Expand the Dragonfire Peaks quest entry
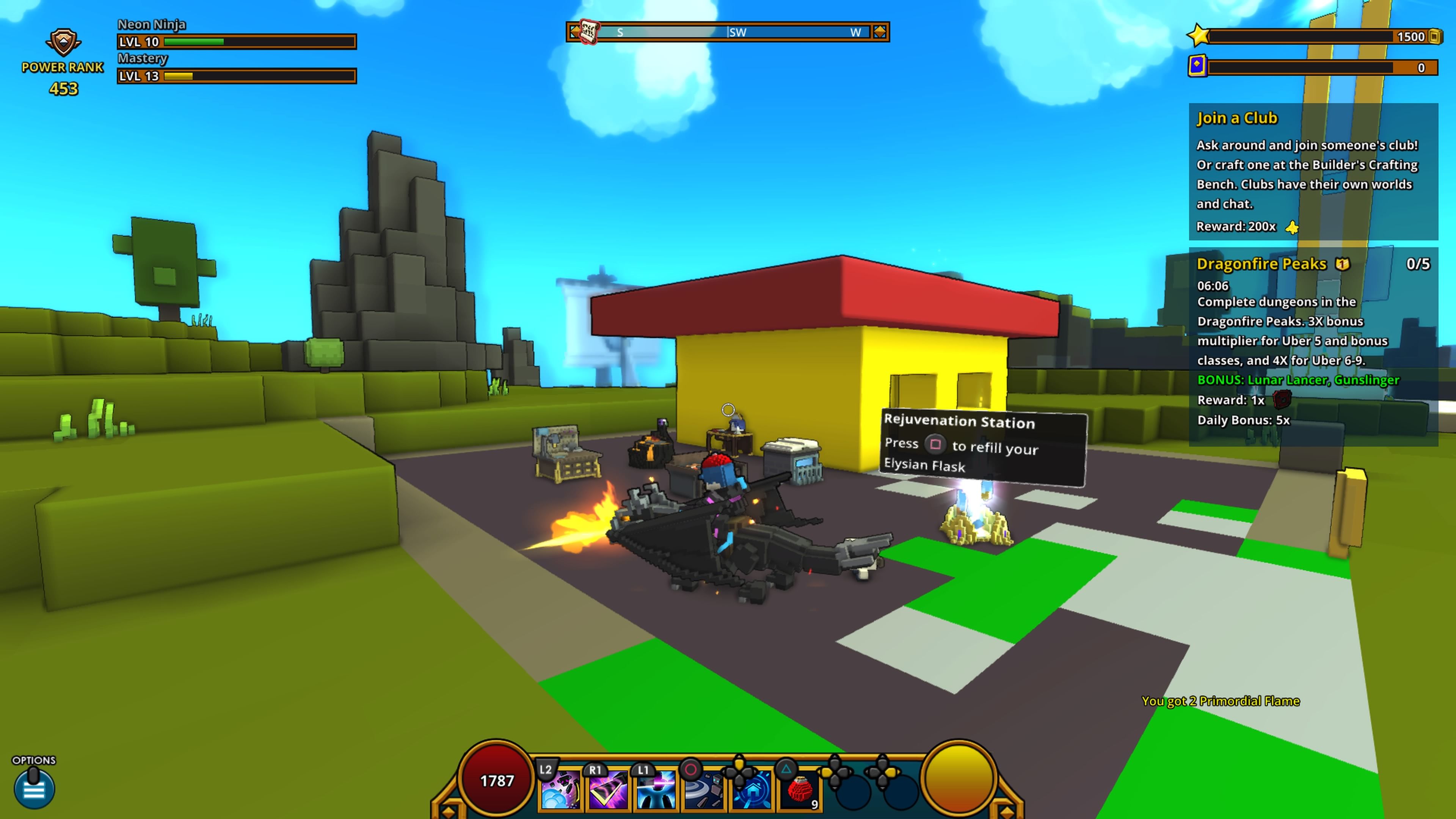Screen dimensions: 1456x819 point(1261,264)
